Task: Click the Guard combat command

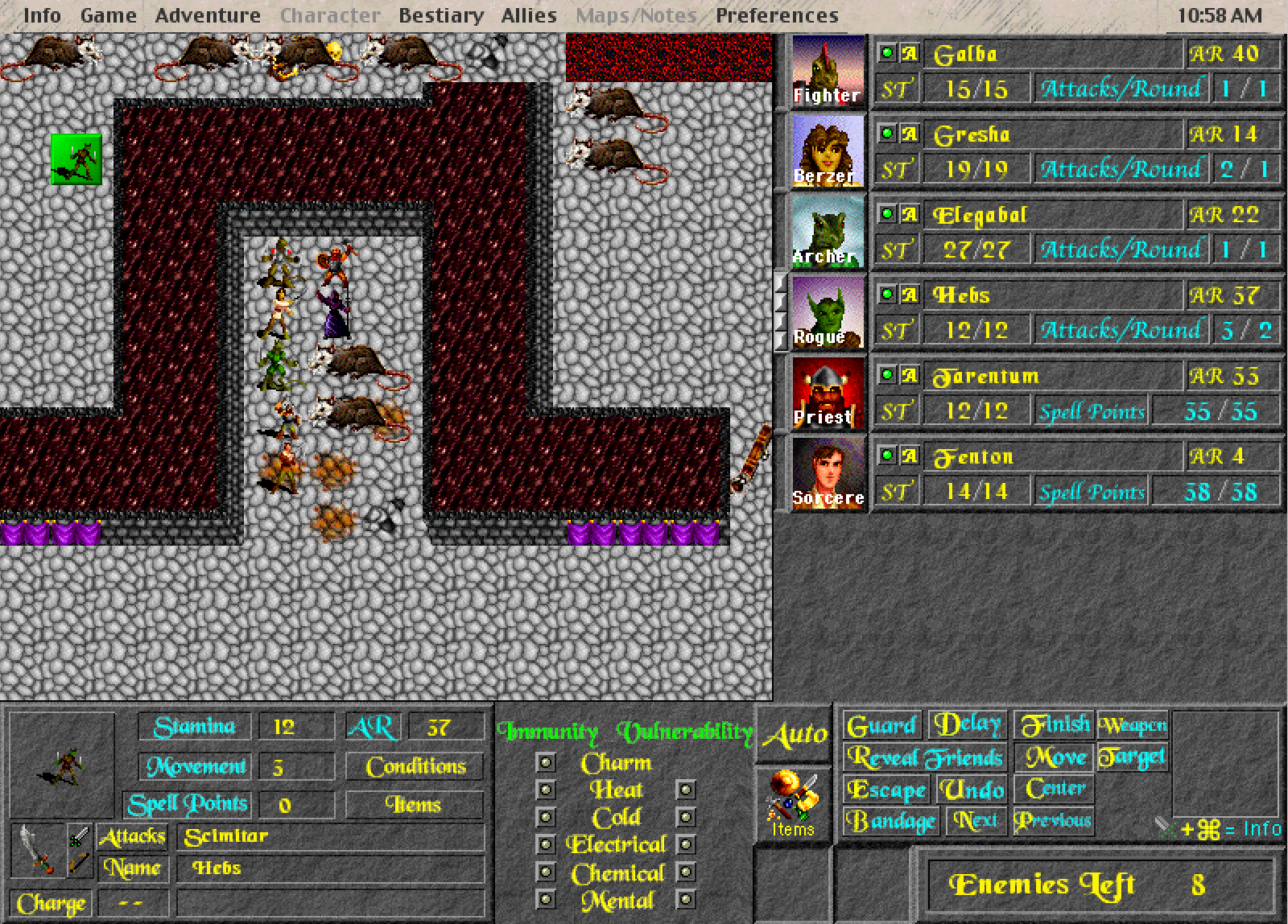Action: 882,726
